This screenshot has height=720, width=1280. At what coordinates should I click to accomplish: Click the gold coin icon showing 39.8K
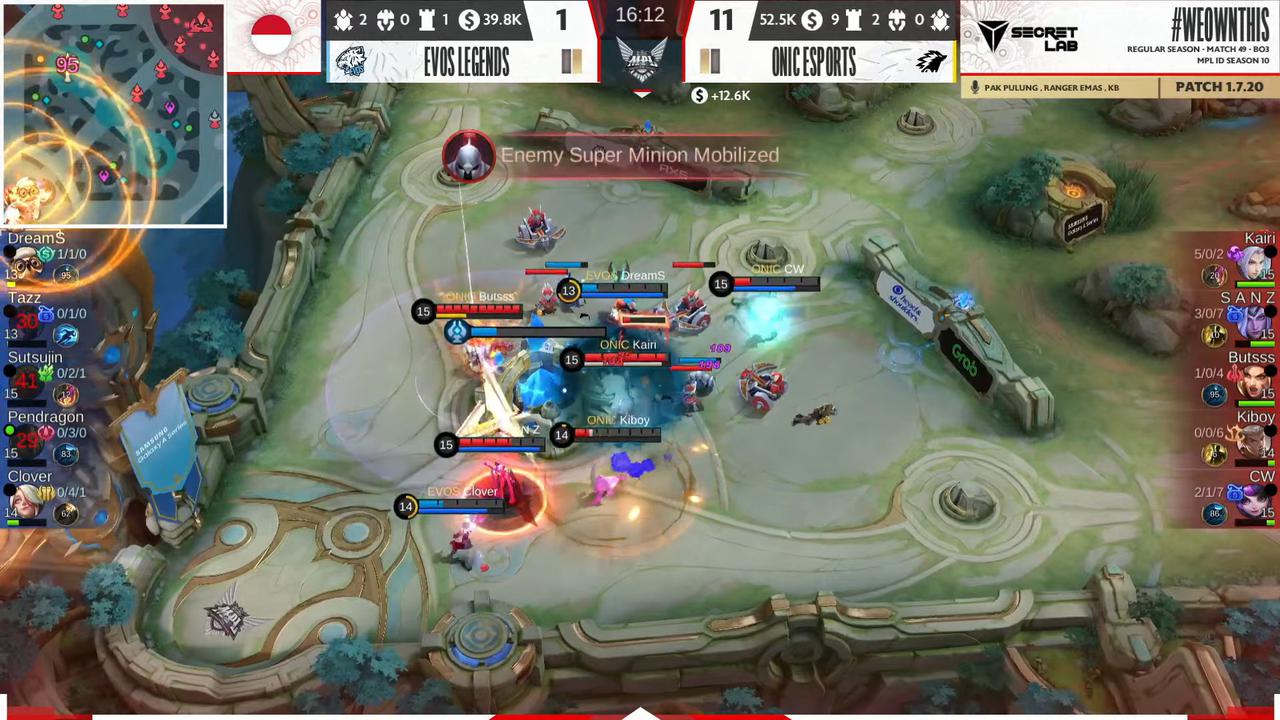(x=467, y=20)
